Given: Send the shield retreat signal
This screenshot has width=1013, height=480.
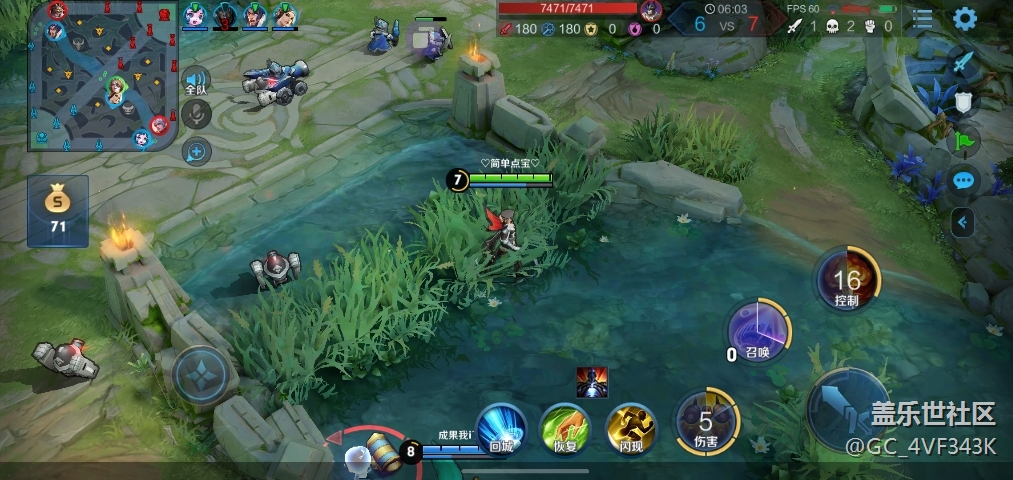Looking at the screenshot, I should point(962,101).
